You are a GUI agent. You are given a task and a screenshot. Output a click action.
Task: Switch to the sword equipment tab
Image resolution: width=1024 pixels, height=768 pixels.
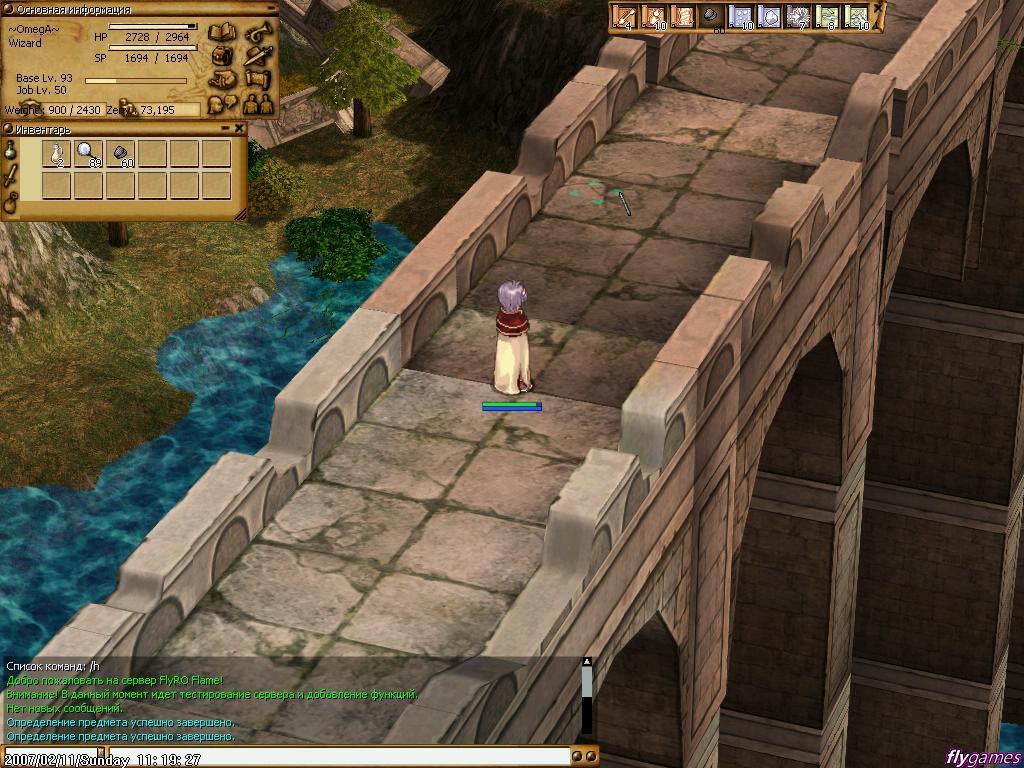tap(11, 177)
